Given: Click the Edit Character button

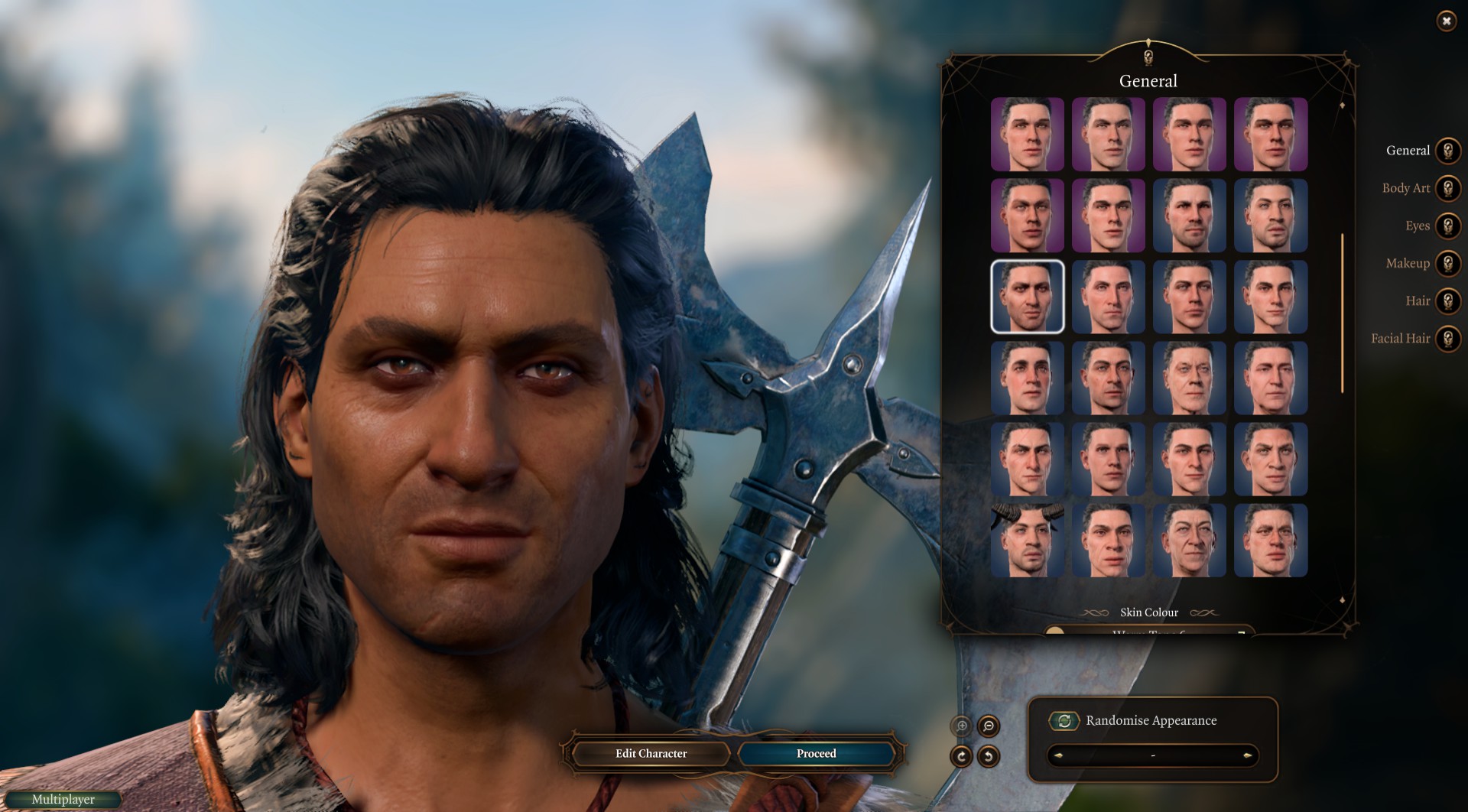Looking at the screenshot, I should 651,753.
